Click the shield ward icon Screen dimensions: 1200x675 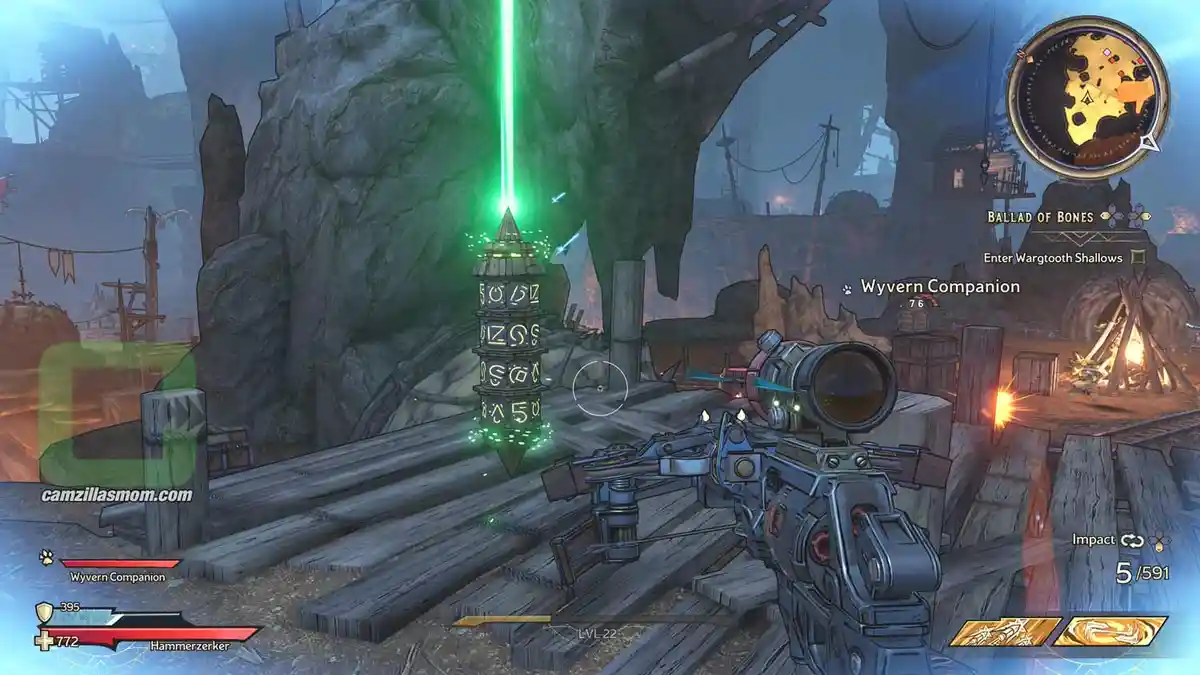pos(44,612)
